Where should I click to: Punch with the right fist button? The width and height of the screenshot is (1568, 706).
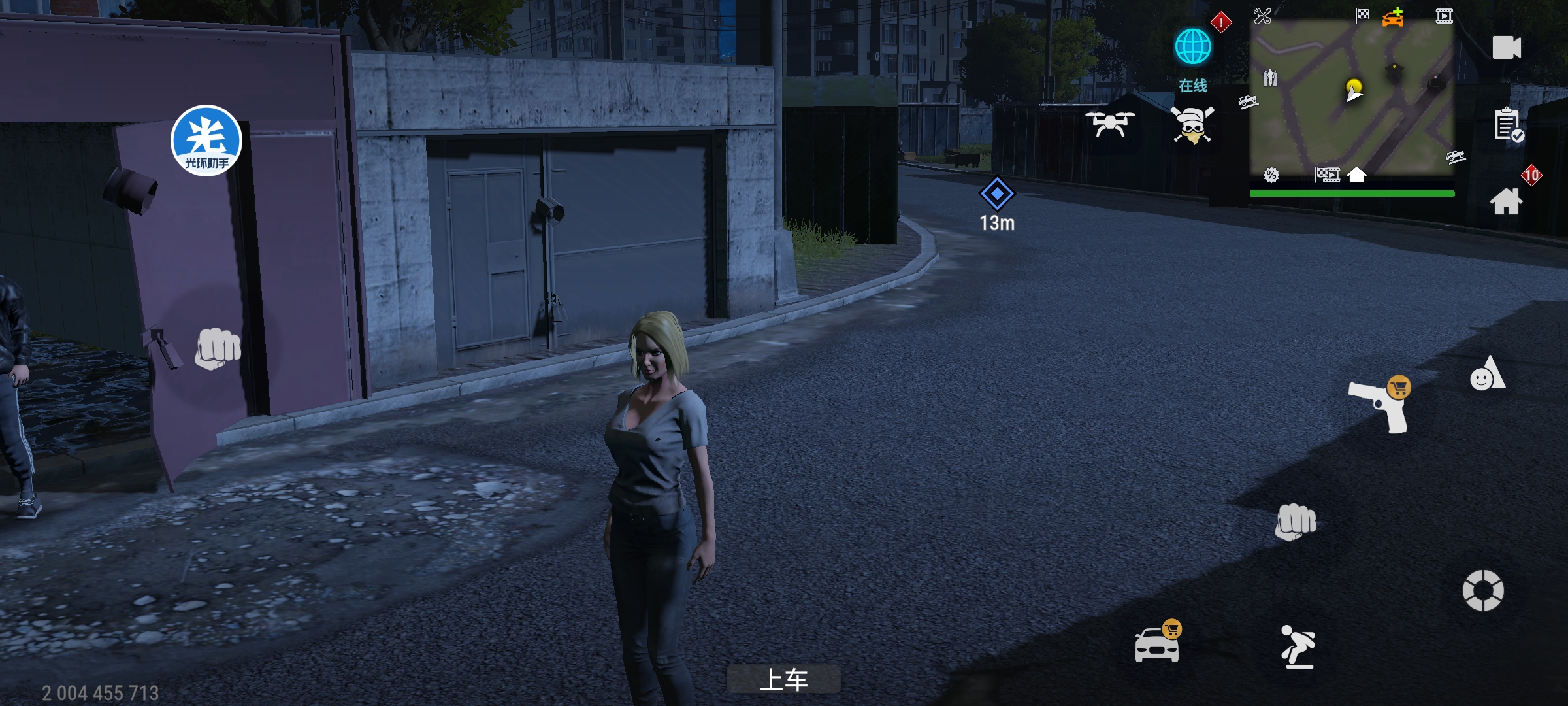pyautogui.click(x=1296, y=522)
